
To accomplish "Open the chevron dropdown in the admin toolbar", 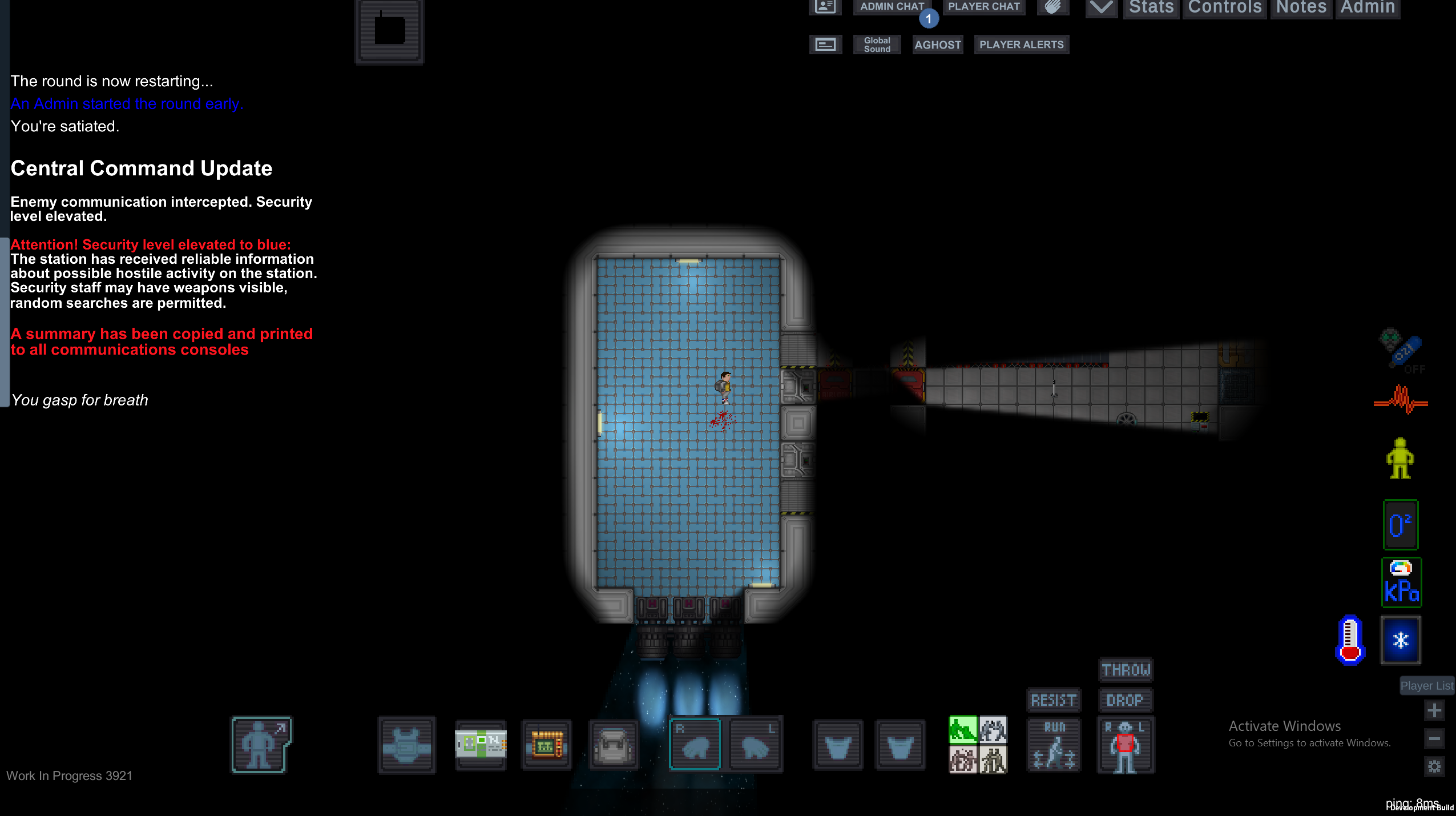I will click(1100, 8).
